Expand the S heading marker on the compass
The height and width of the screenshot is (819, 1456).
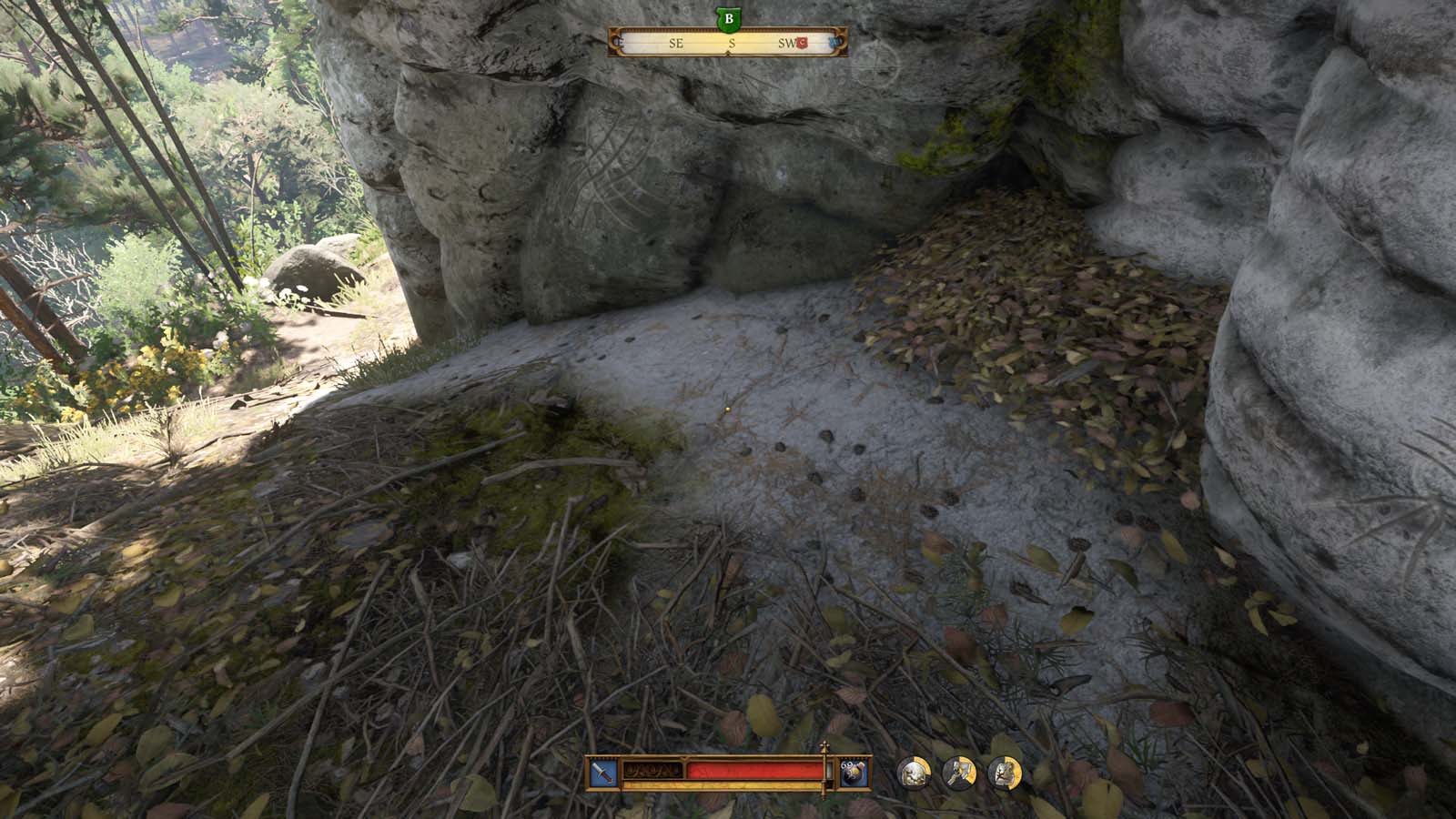732,43
